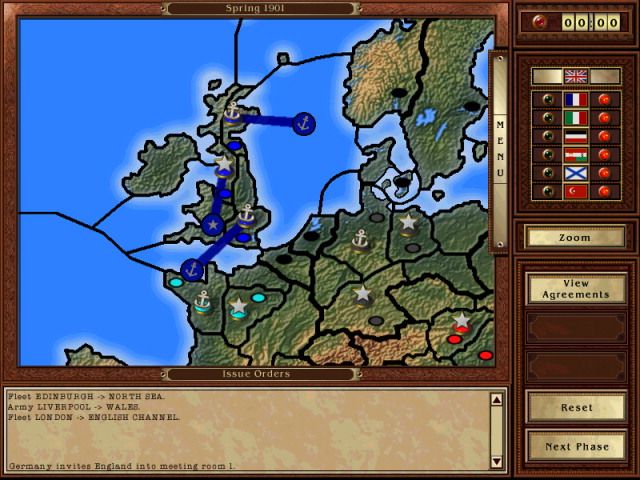Select the Italian flag
The image size is (640, 480).
[575, 118]
